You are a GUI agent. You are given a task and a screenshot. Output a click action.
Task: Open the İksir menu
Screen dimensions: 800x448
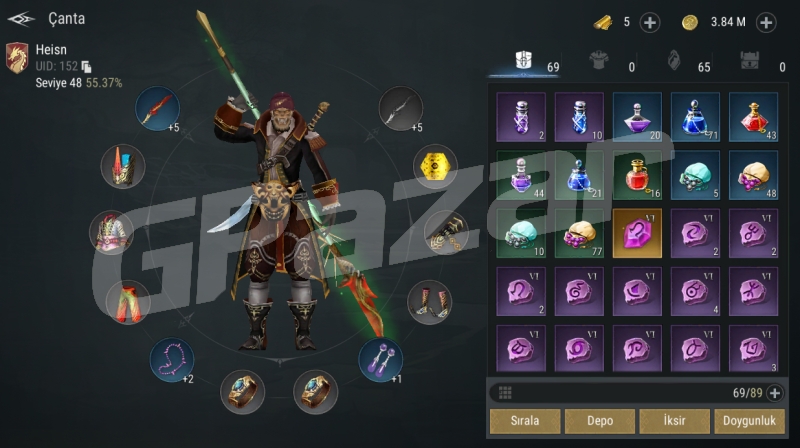tap(674, 421)
